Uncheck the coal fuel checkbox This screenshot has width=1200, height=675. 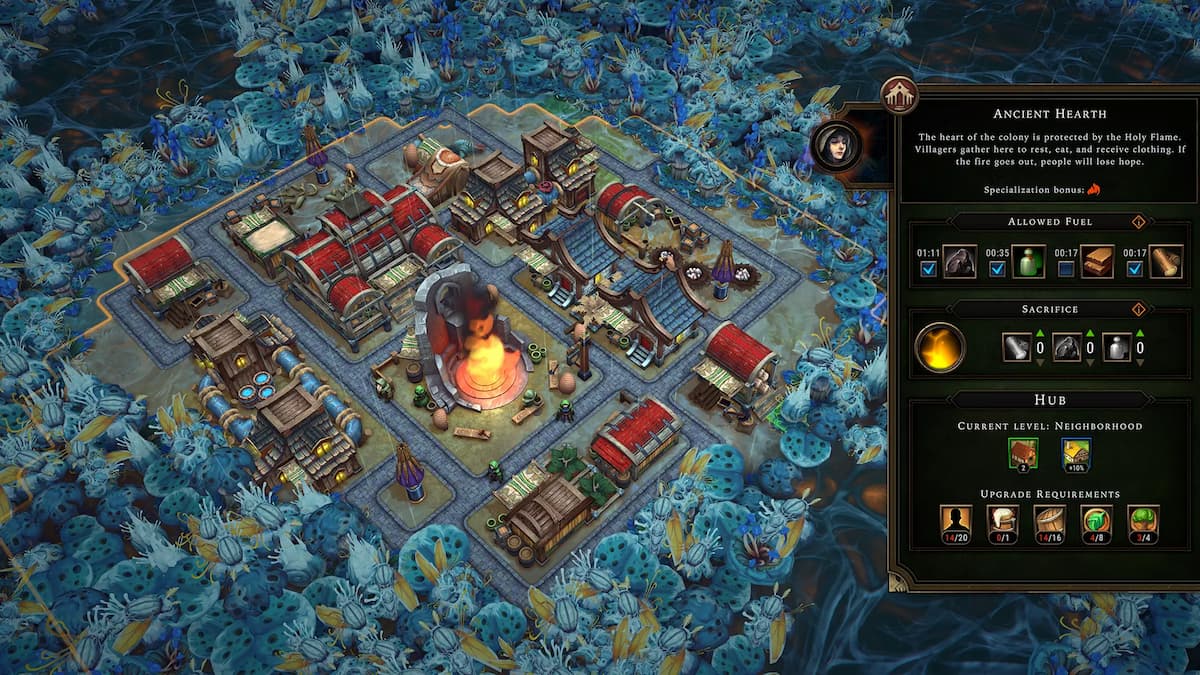pos(929,269)
